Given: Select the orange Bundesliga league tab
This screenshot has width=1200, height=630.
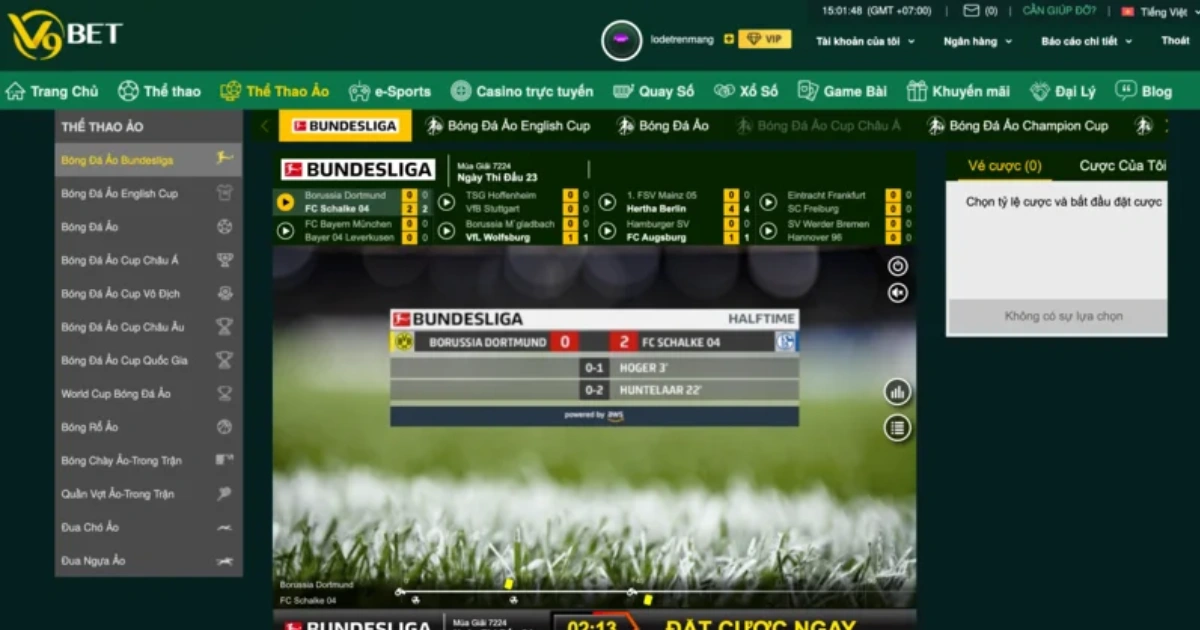Looking at the screenshot, I should click(x=343, y=126).
